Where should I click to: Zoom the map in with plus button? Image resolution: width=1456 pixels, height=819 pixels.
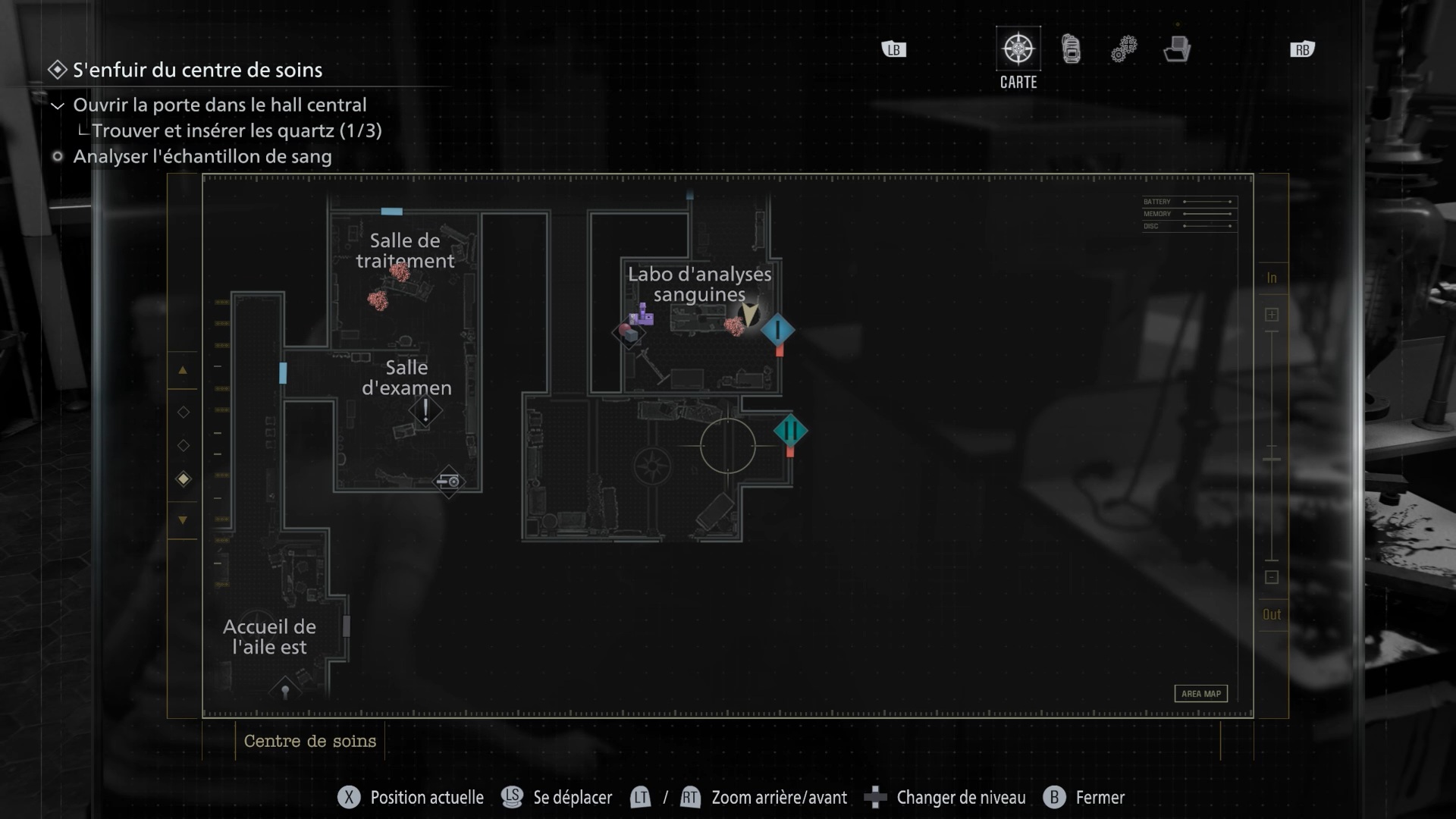1272,315
